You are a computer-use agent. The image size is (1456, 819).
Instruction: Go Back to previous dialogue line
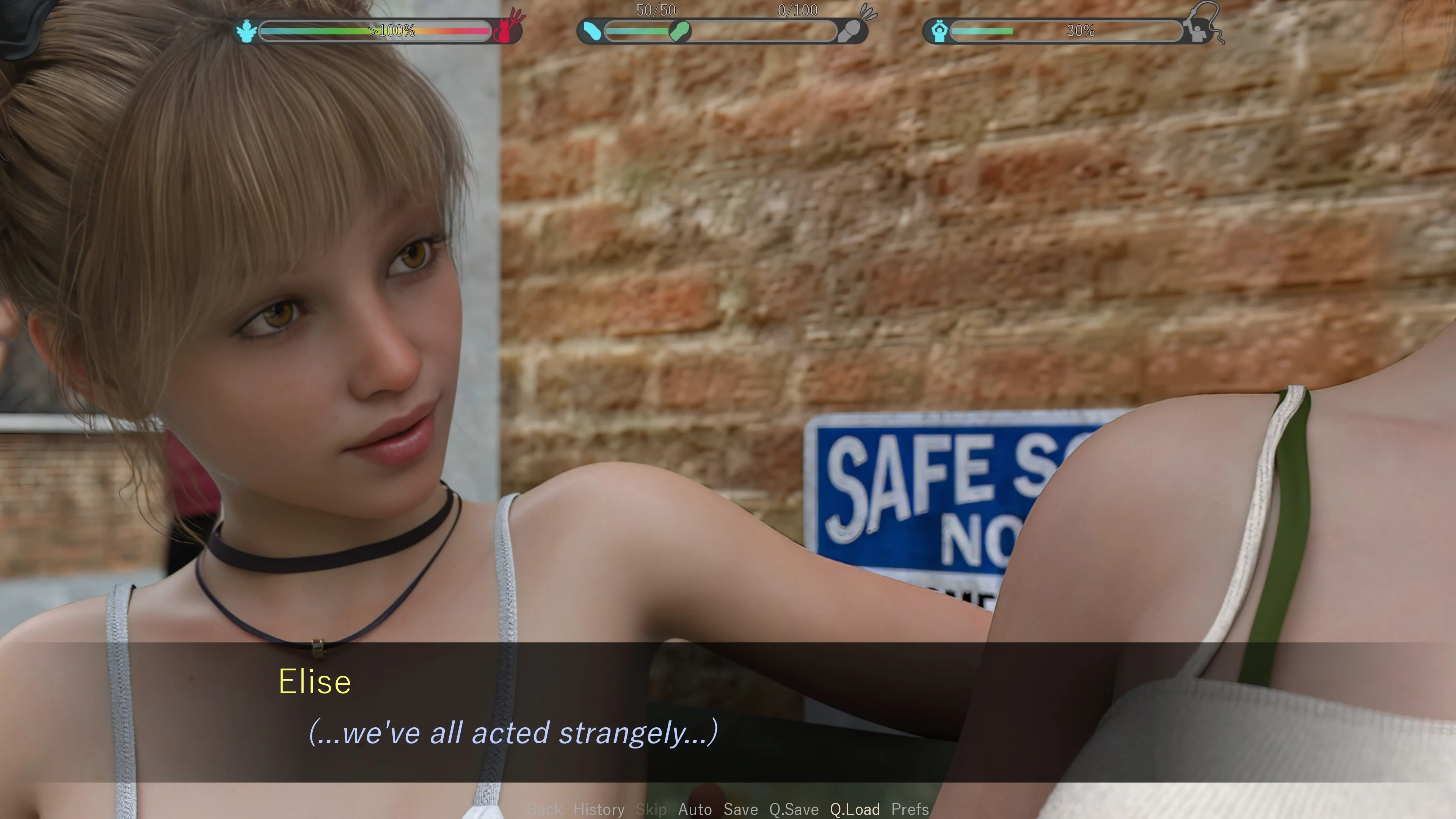coord(544,810)
